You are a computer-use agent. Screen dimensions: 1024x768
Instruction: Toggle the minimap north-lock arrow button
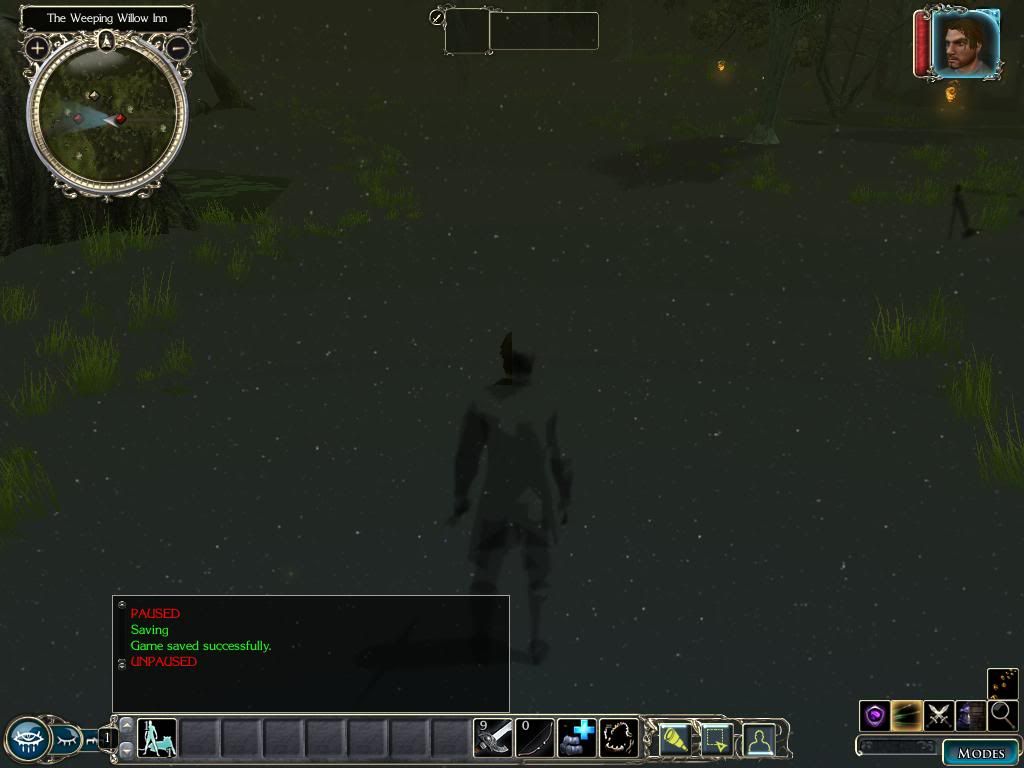coord(107,41)
